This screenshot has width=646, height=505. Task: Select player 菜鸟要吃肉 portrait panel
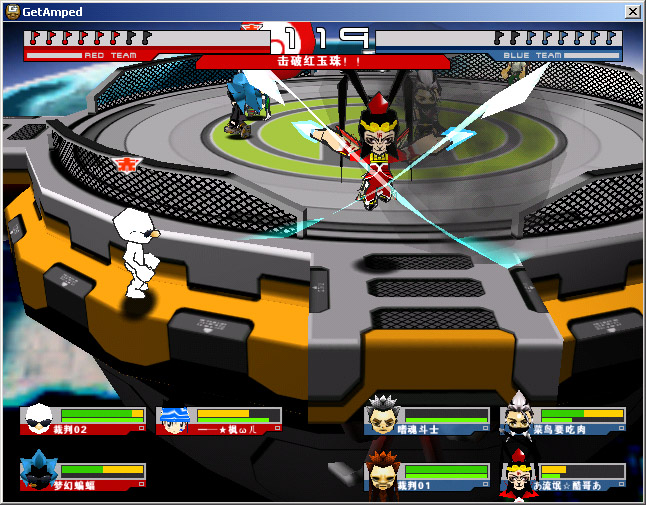tap(563, 420)
